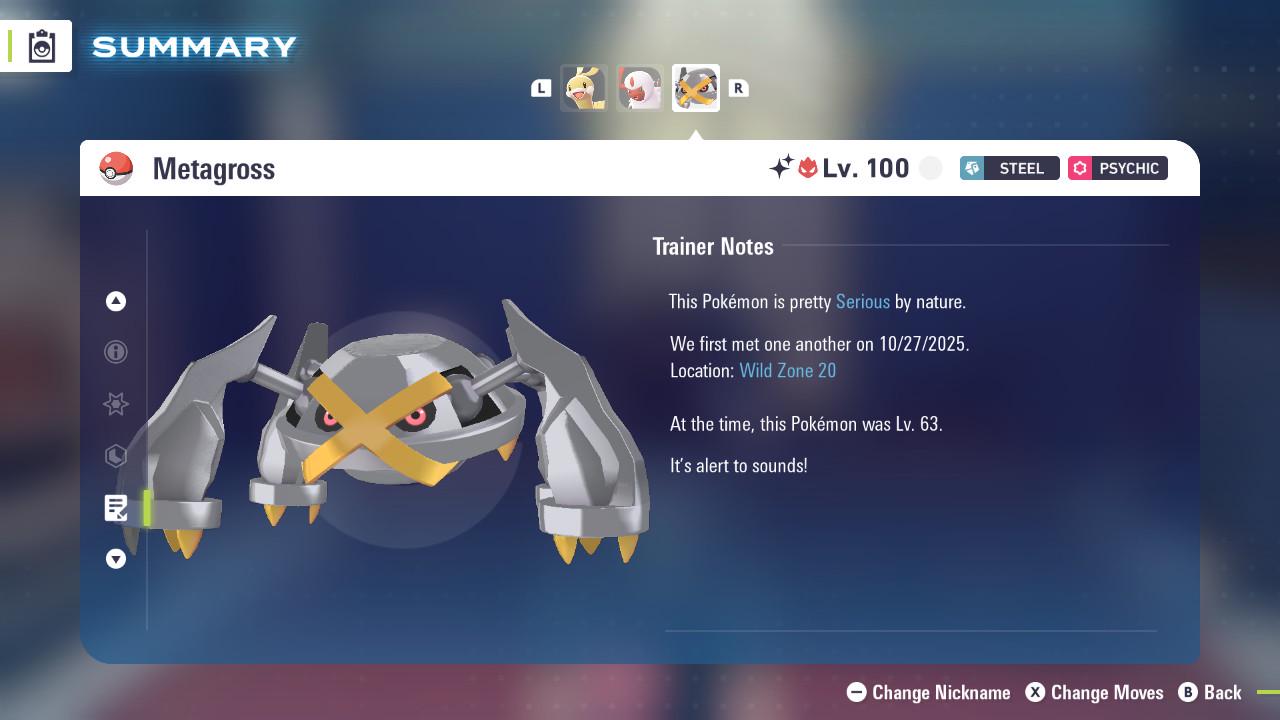The width and height of the screenshot is (1280, 720).
Task: Select the Metagross party tab at the top
Action: click(695, 87)
